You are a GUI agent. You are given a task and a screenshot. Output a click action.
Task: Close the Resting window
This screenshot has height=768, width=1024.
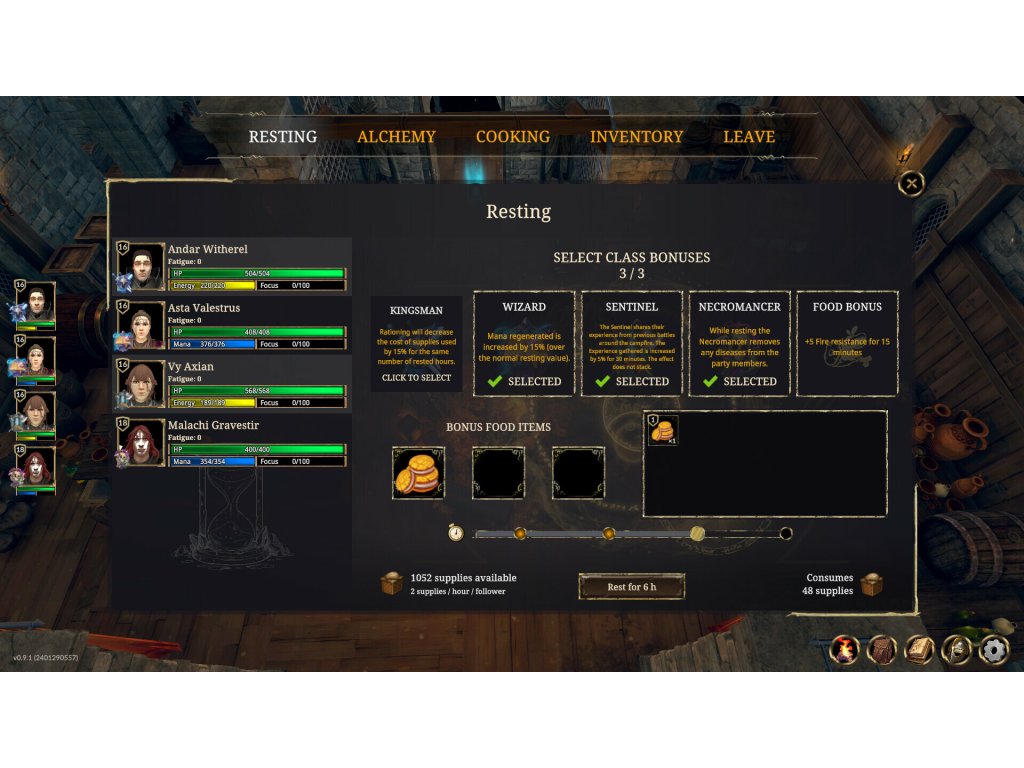point(911,183)
